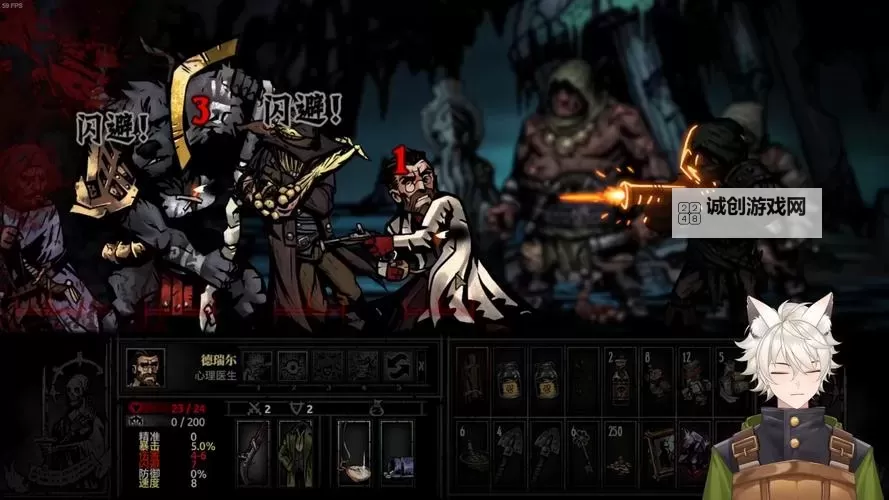Screen dimensions: 889x500
Task: Use the swap-arrows skill icon
Action: point(398,366)
